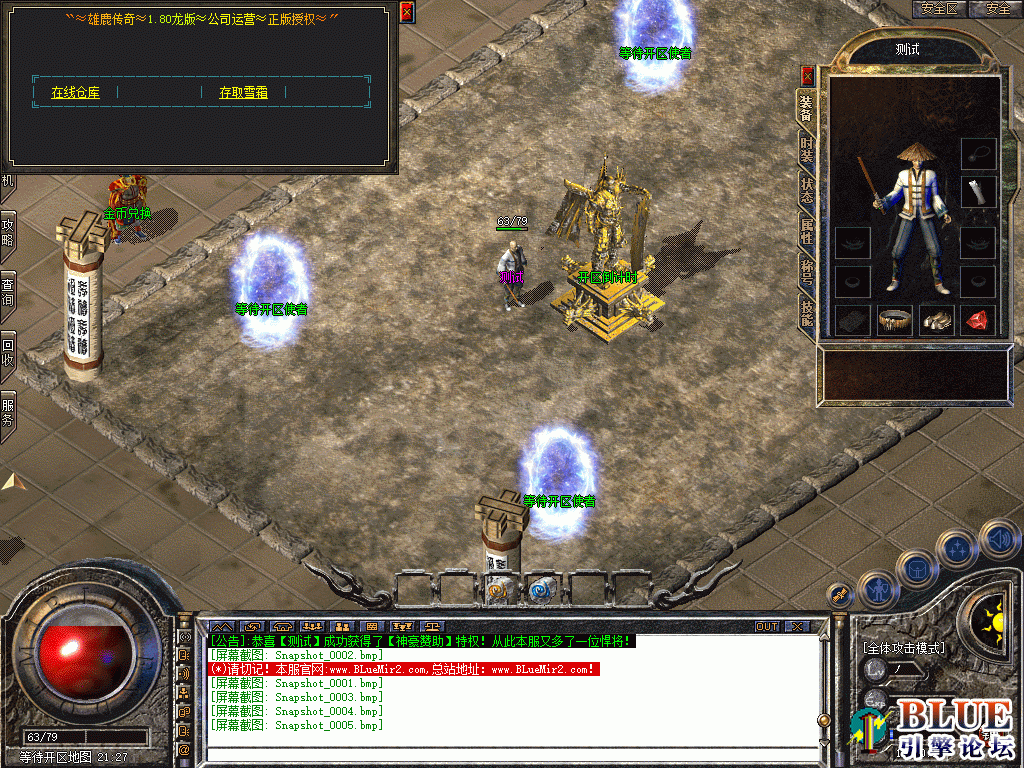Open the bag round button
This screenshot has height=768, width=1024.
pos(916,569)
